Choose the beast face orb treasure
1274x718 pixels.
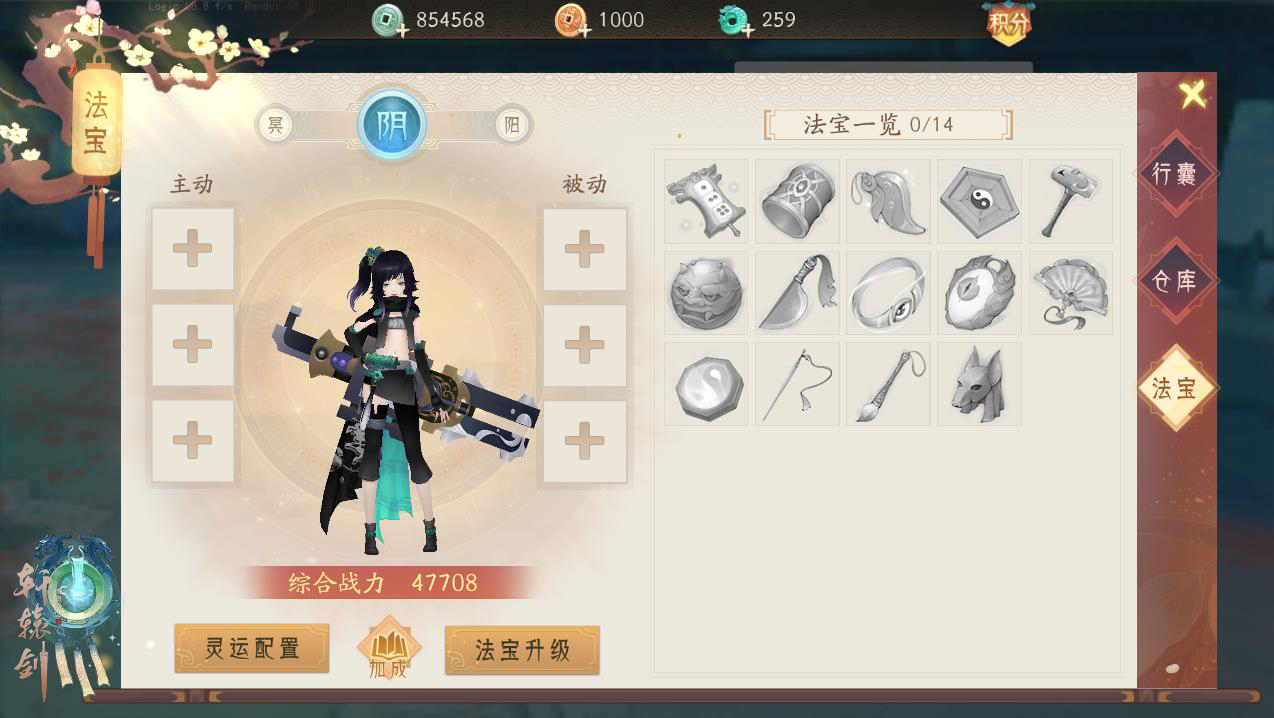[x=706, y=293]
